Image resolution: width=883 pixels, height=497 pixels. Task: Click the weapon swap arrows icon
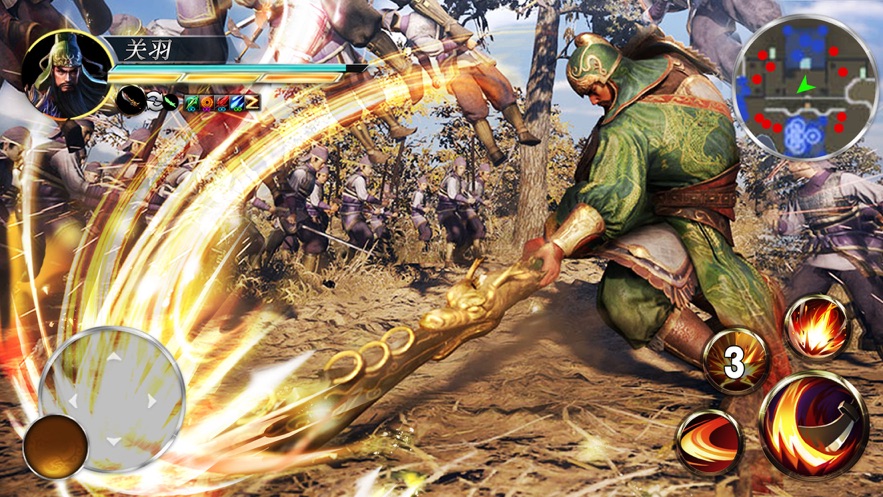pos(154,101)
